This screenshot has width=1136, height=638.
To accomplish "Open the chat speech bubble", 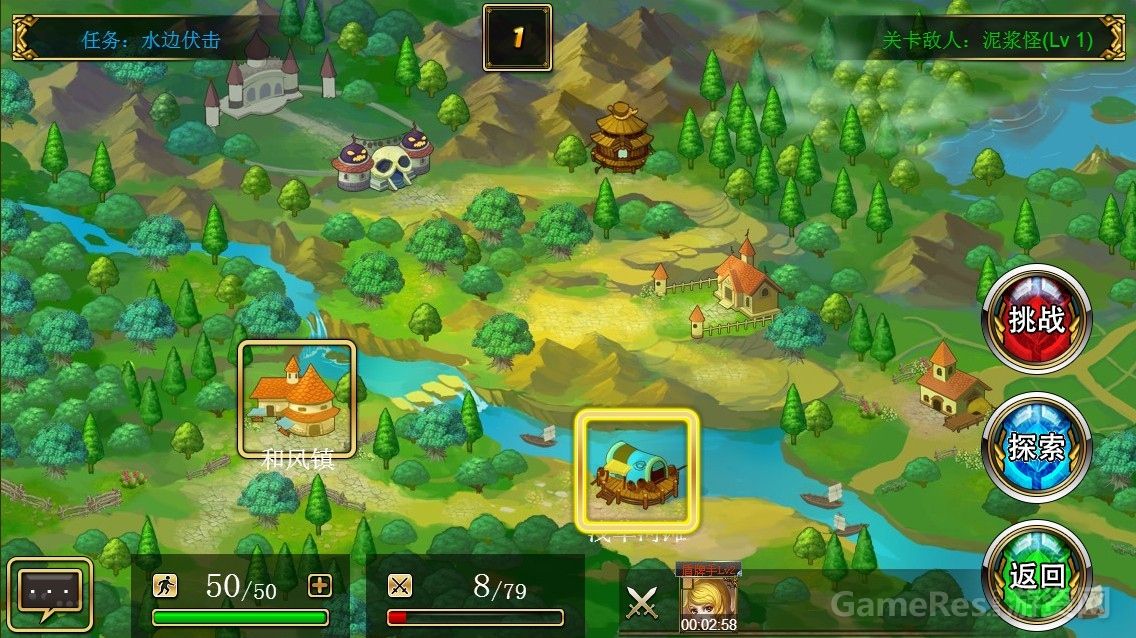I will pos(50,594).
